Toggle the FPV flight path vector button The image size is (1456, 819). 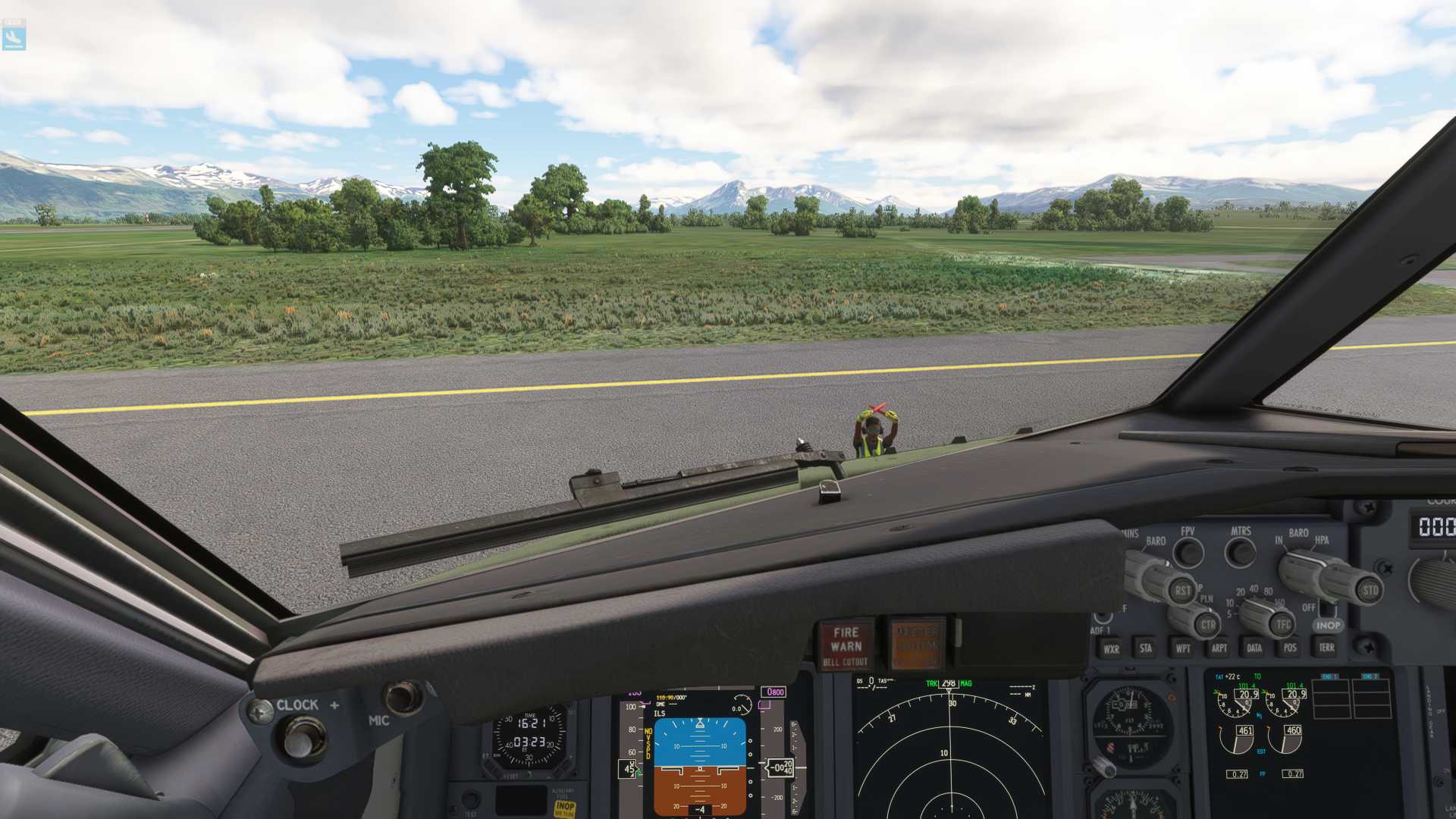tap(1188, 553)
